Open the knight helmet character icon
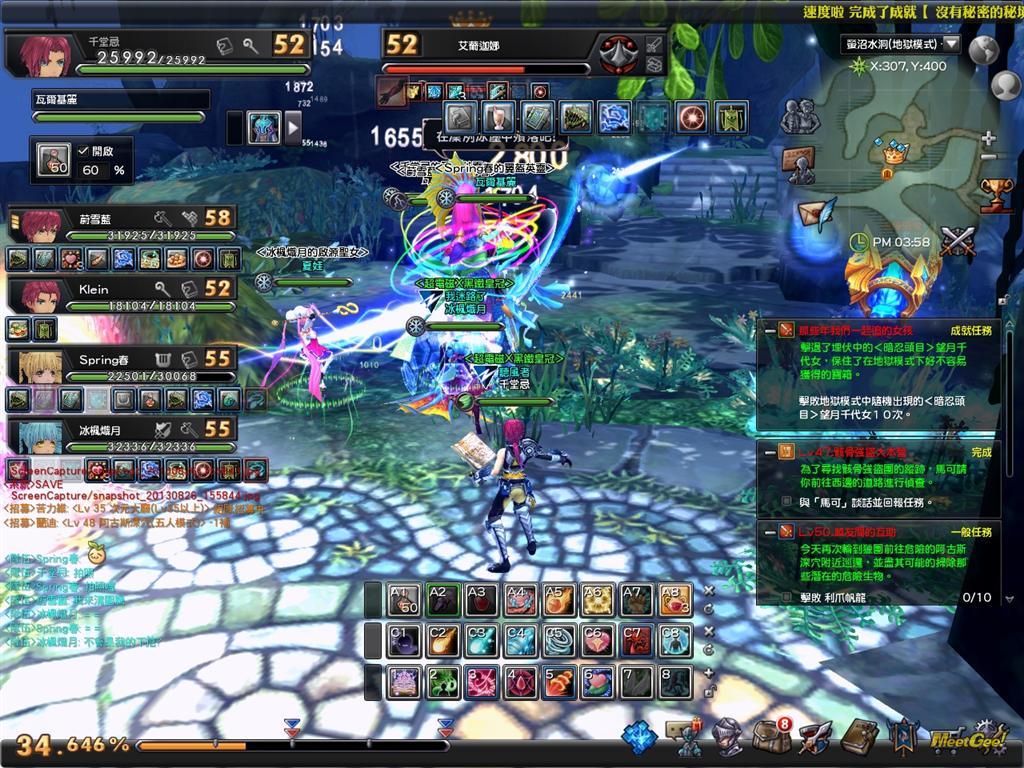Screen dimensions: 1024x768 pos(727,737)
